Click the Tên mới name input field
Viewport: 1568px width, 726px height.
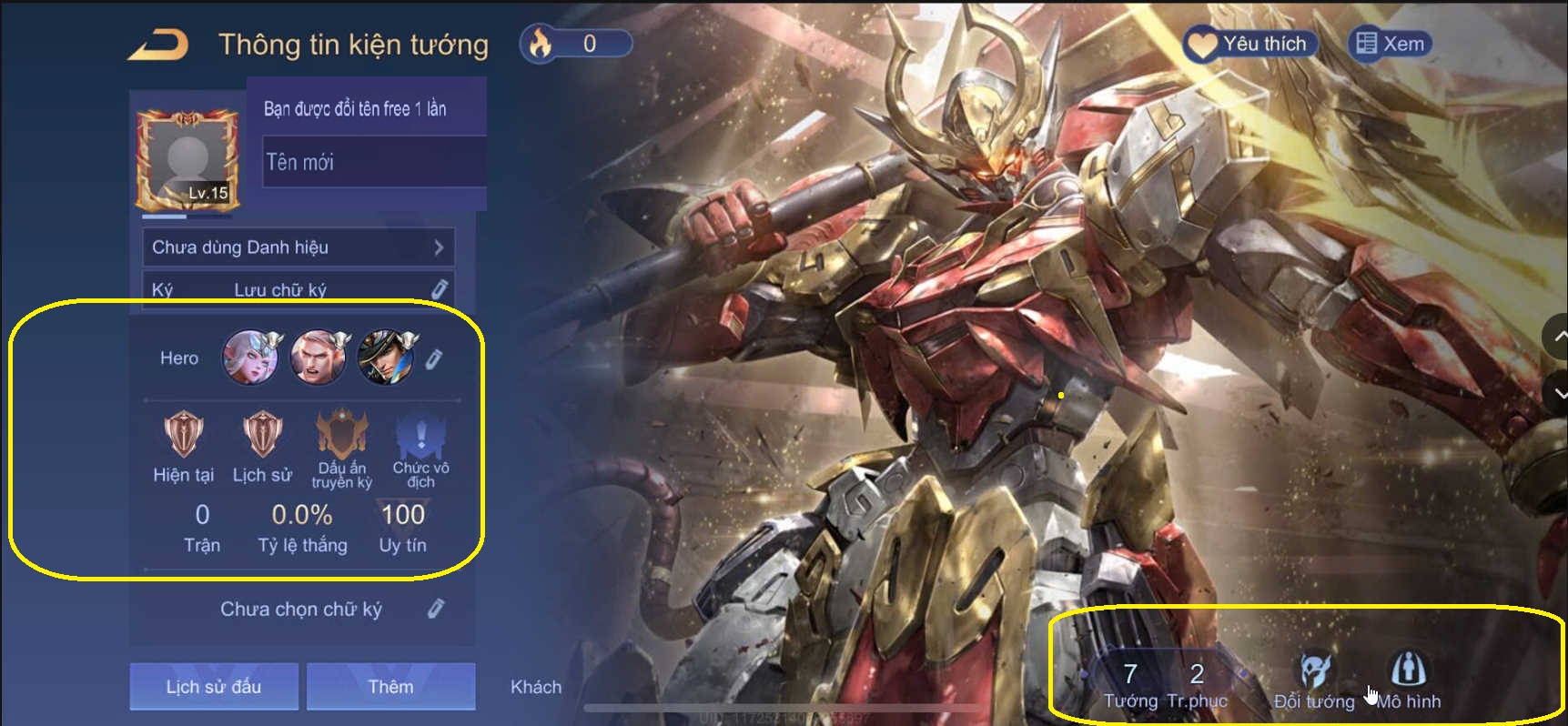click(x=373, y=163)
